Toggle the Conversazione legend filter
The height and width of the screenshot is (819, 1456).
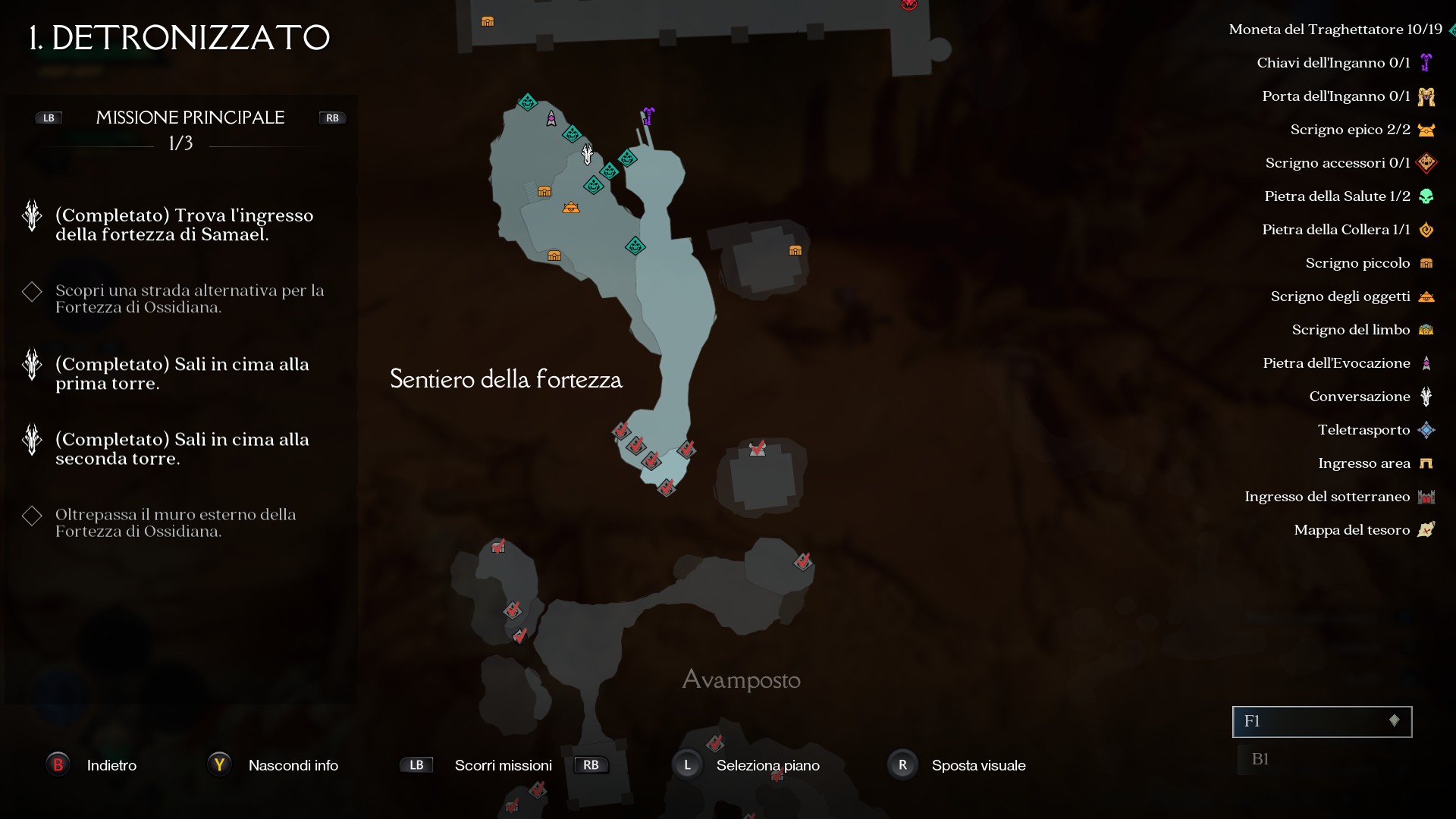pos(1426,396)
